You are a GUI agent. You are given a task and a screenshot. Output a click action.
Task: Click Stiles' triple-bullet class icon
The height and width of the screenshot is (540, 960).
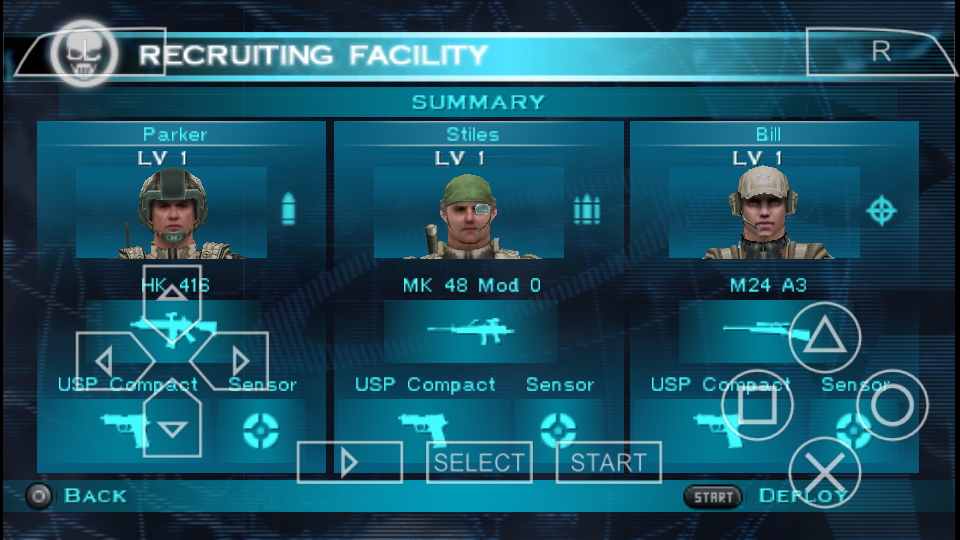(586, 210)
